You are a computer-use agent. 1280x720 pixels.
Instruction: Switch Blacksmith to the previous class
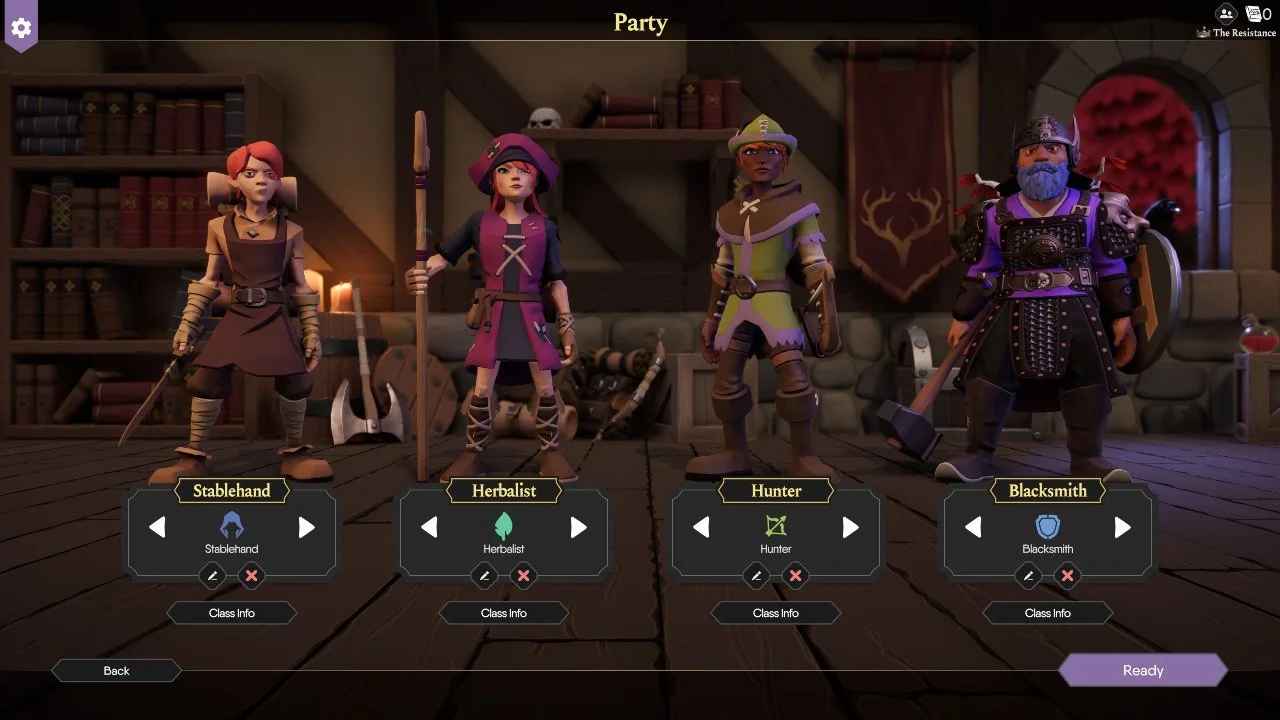click(x=973, y=527)
